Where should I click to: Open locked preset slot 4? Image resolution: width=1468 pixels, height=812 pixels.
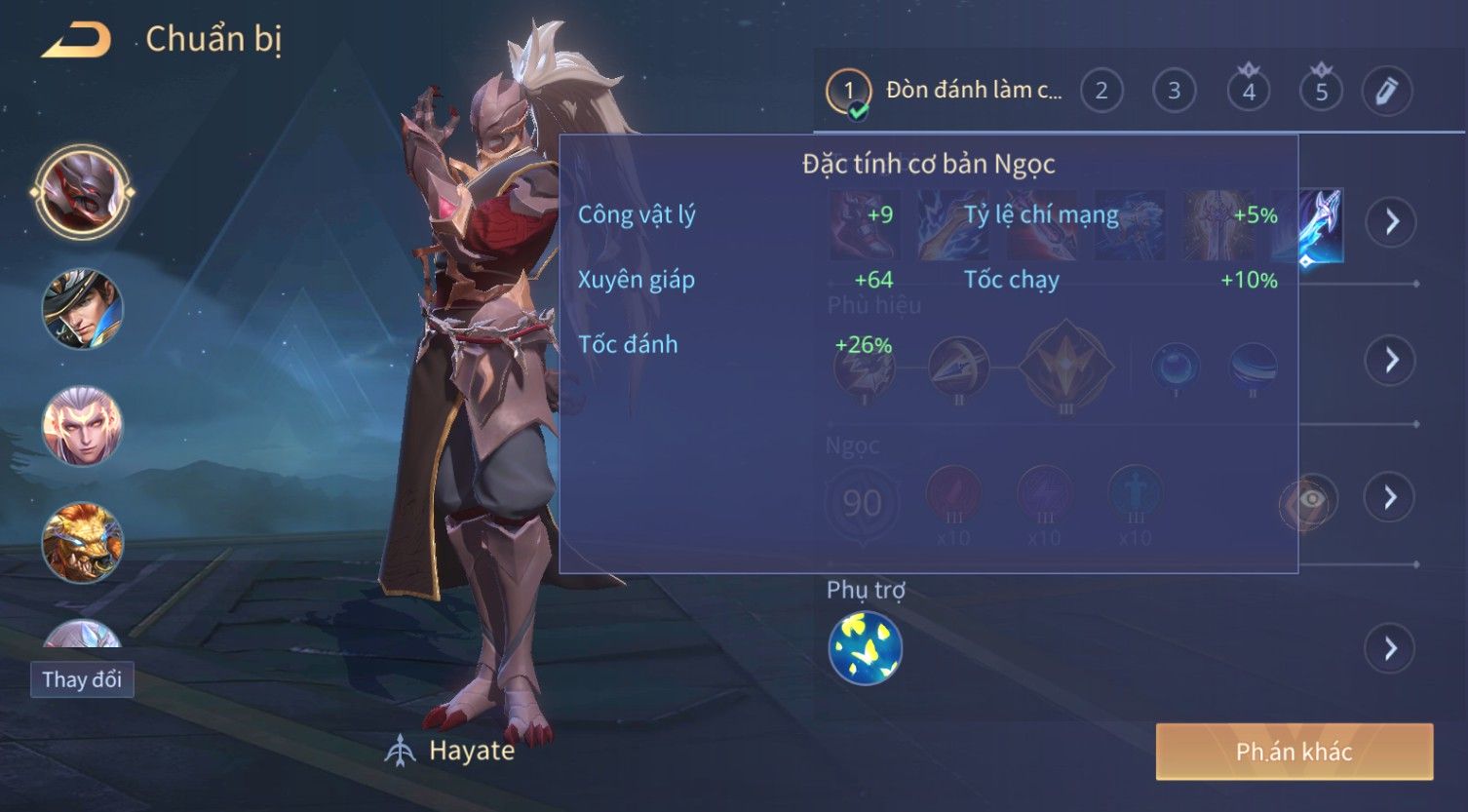pos(1249,91)
